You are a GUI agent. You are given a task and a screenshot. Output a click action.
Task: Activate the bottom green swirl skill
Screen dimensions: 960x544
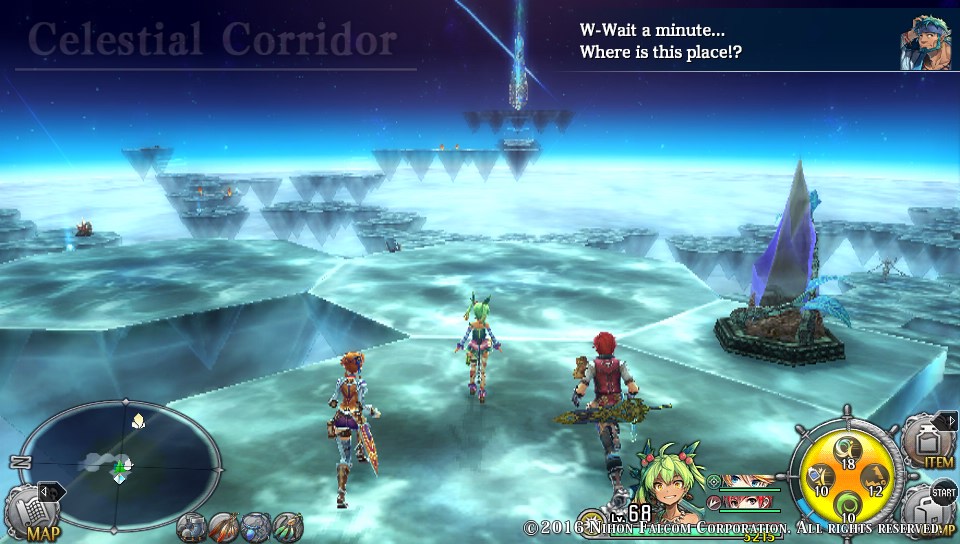pos(846,505)
